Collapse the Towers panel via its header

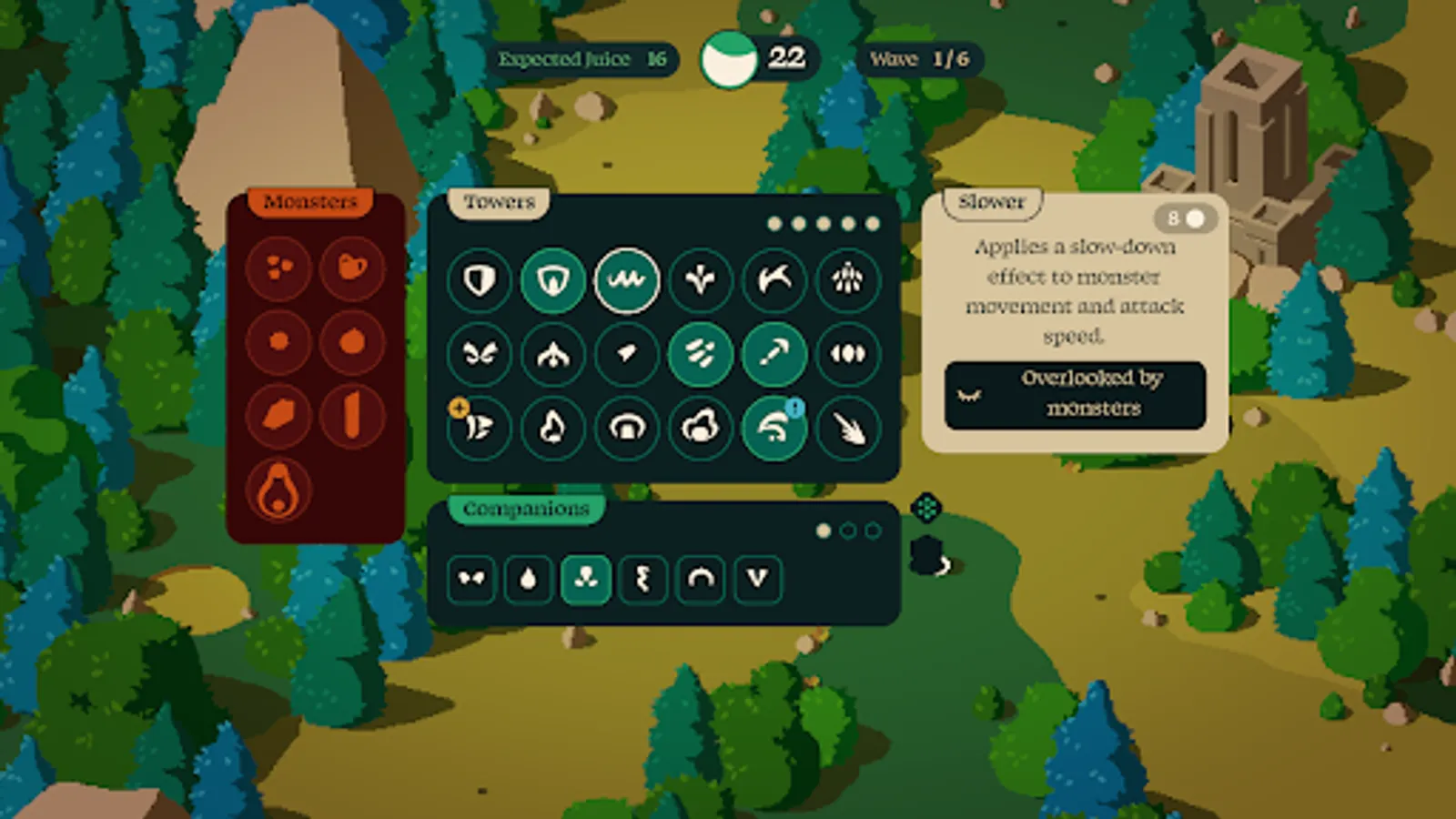coord(499,202)
